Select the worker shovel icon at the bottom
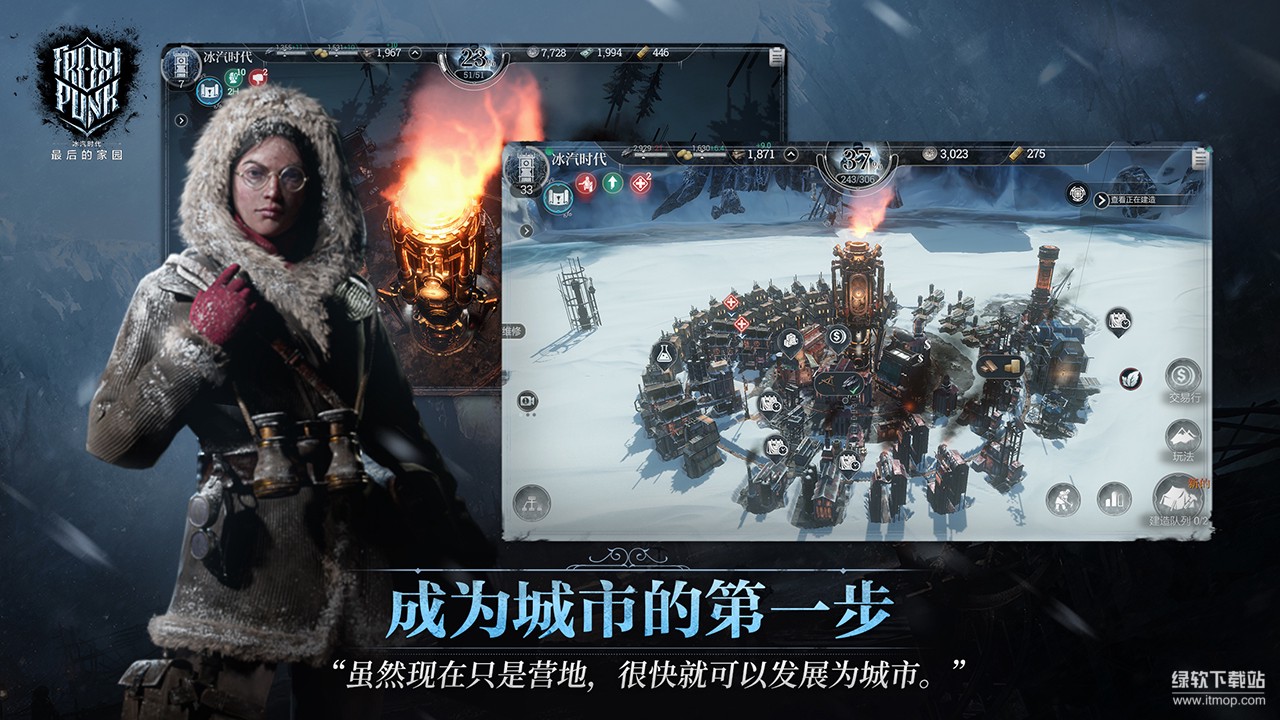 point(1062,496)
